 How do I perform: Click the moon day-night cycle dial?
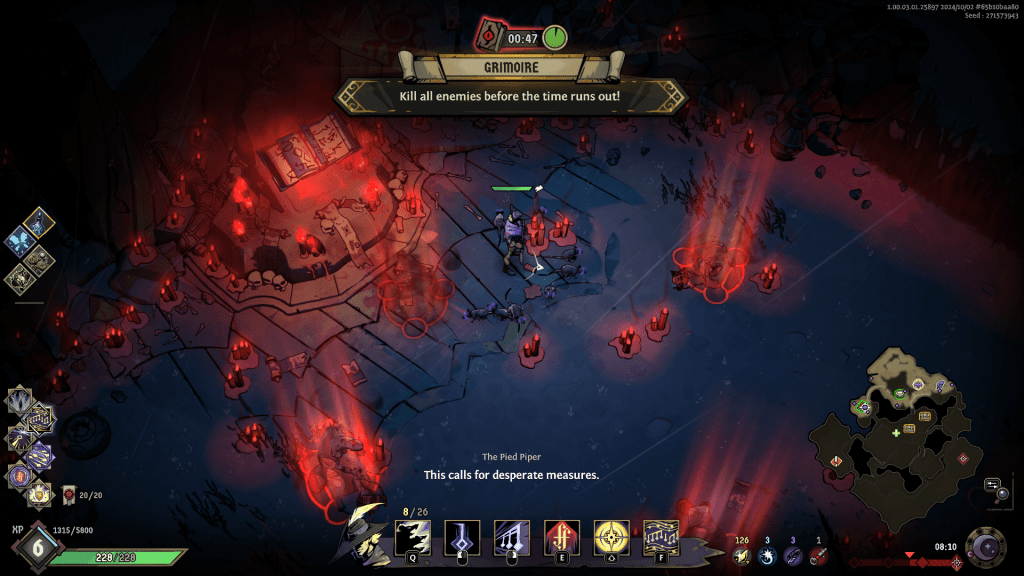986,548
